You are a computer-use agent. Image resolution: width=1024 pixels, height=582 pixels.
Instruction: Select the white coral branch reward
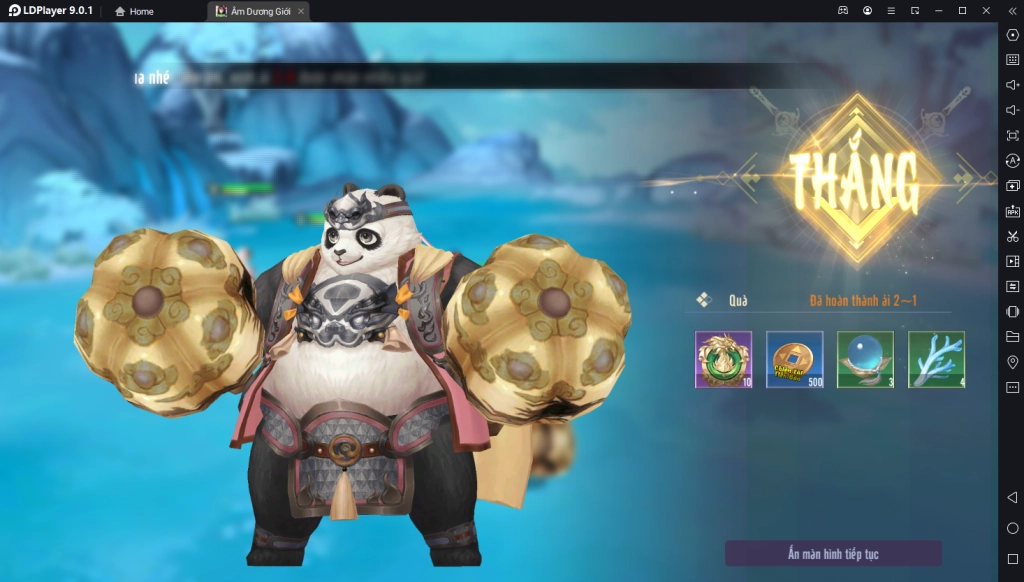(x=936, y=359)
